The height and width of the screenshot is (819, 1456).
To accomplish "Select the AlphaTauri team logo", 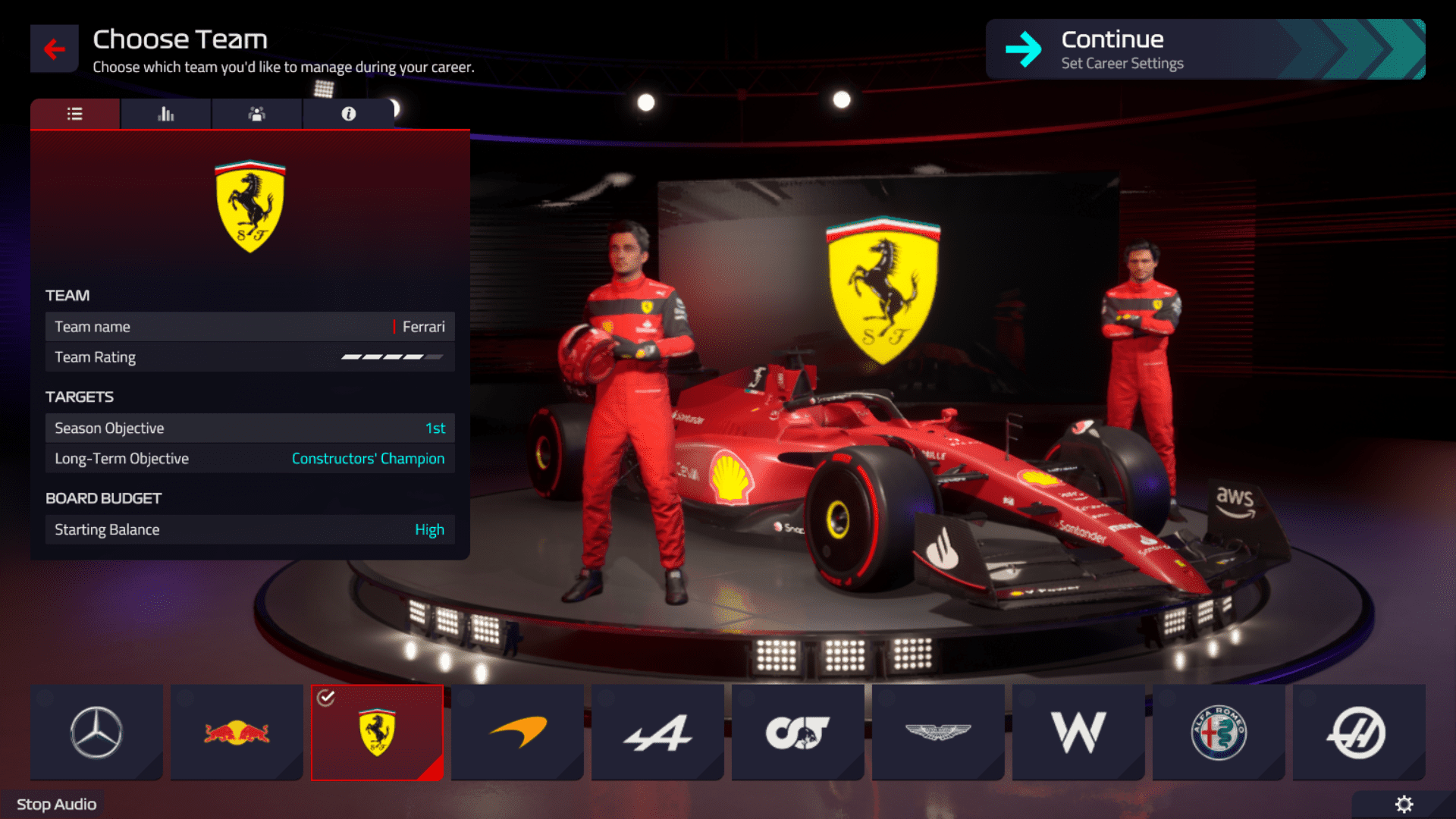I will pos(798,732).
